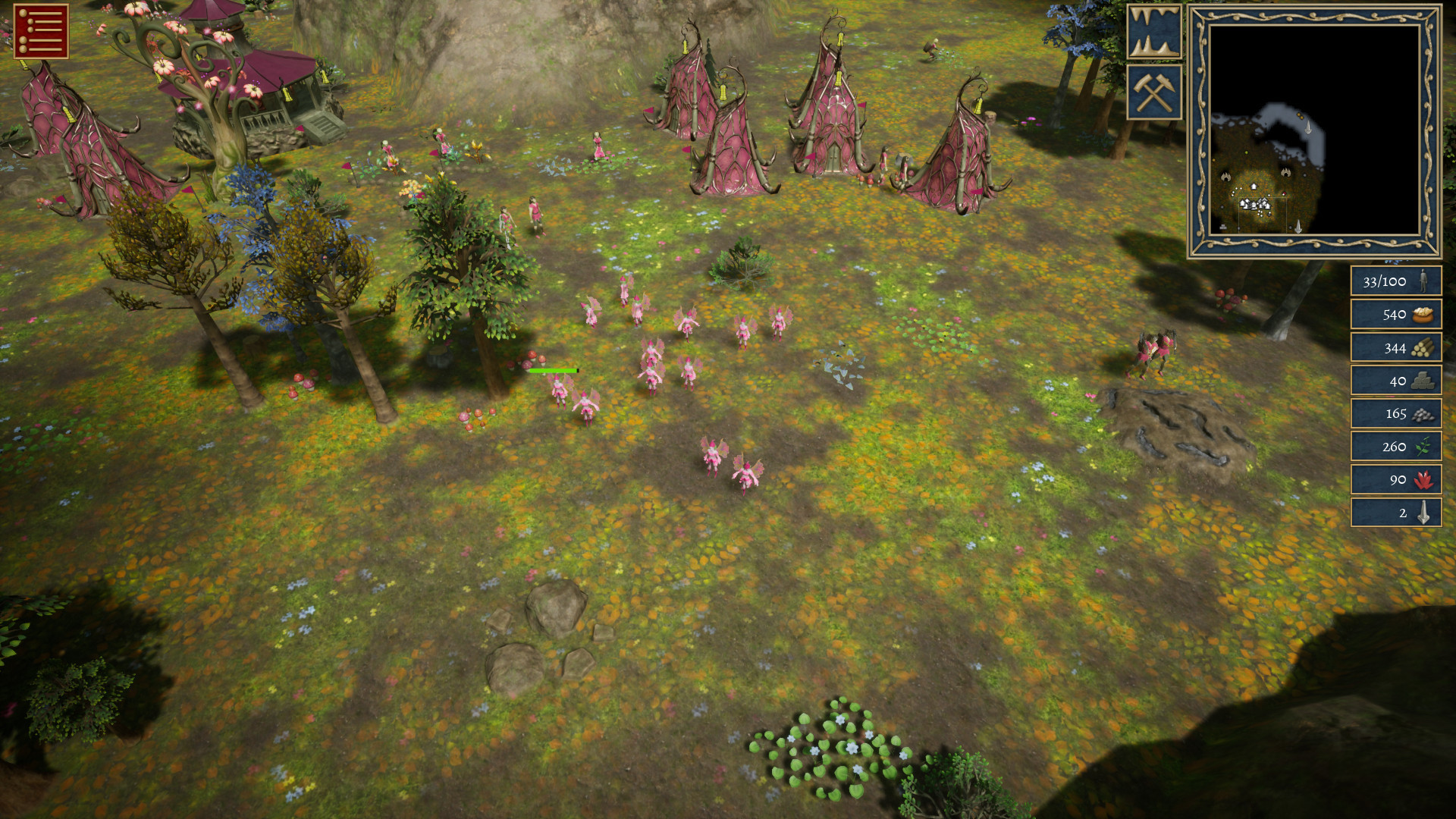Click the green health bar above the fairy
The height and width of the screenshot is (819, 1456).
[x=554, y=369]
